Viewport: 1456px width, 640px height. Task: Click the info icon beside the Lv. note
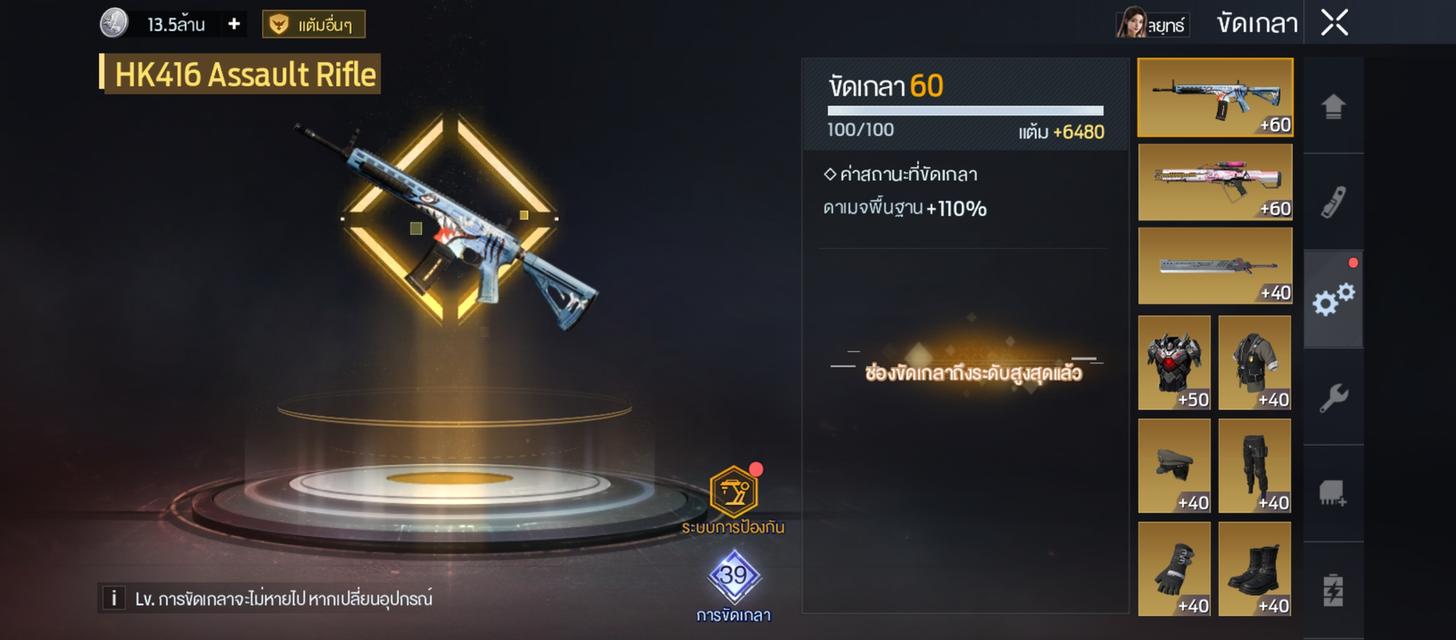(x=112, y=599)
